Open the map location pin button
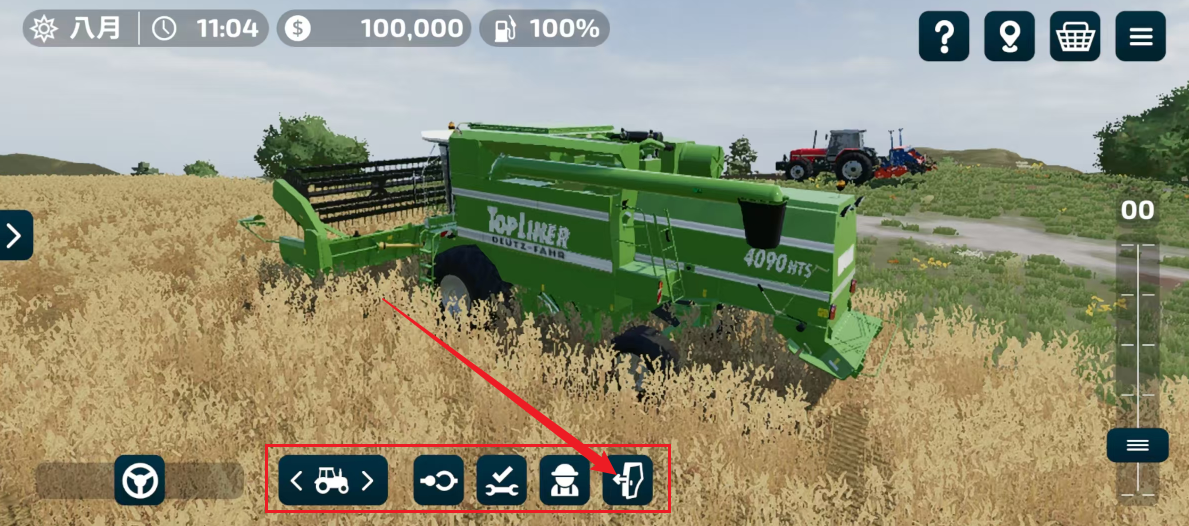1189x526 pixels. [x=1009, y=37]
